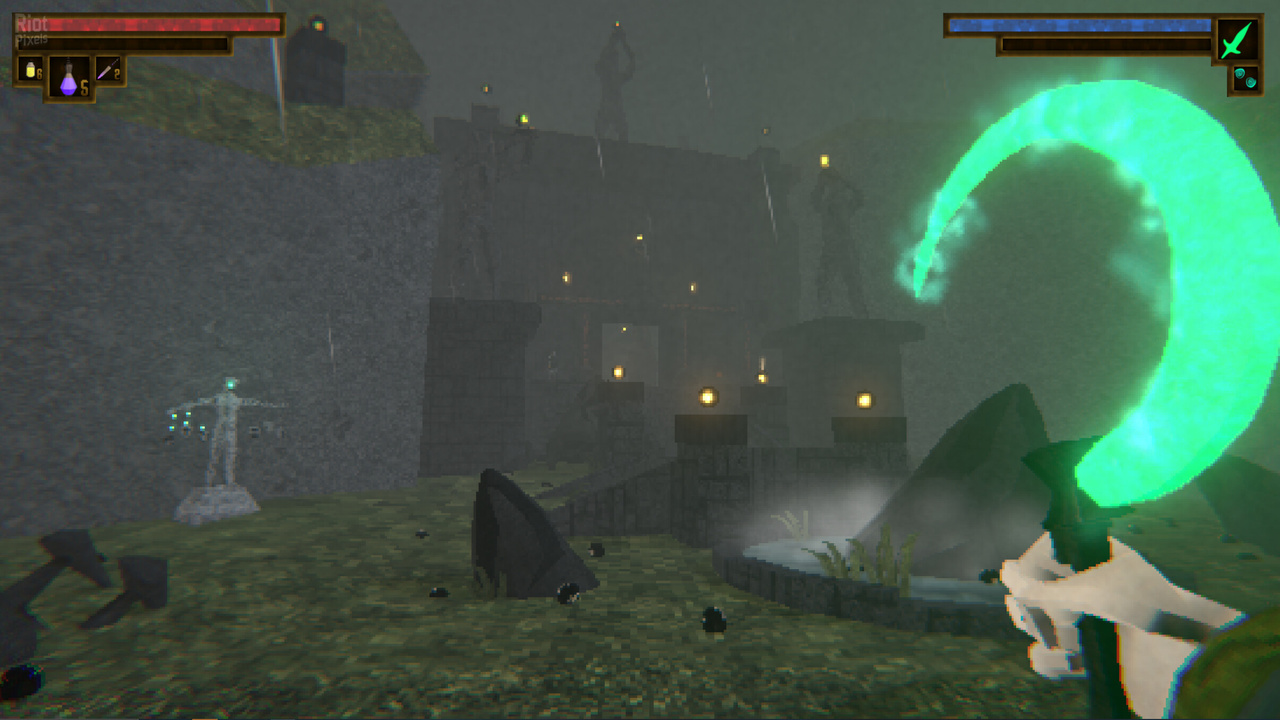Screen dimensions: 1280x720
Task: Choose the teal swirl orbs spell slot
Action: (1245, 78)
